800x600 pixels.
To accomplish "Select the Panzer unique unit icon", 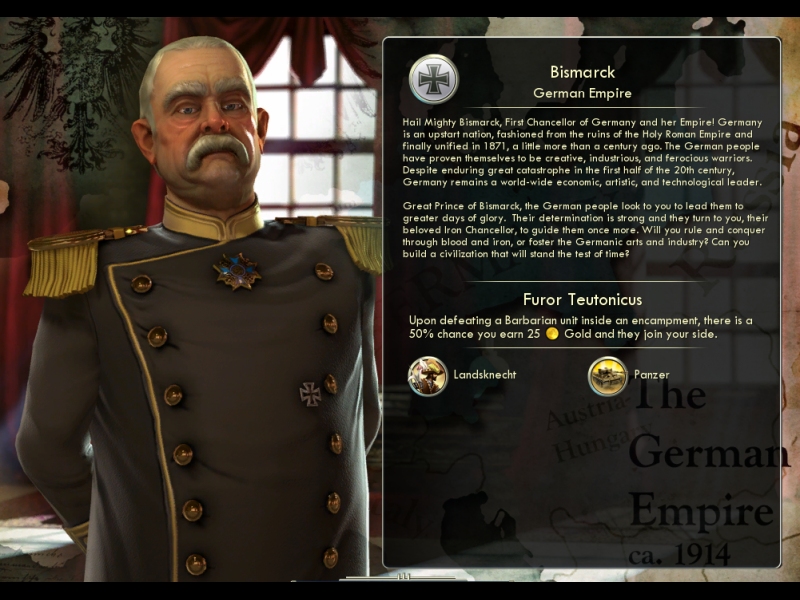I will [608, 376].
